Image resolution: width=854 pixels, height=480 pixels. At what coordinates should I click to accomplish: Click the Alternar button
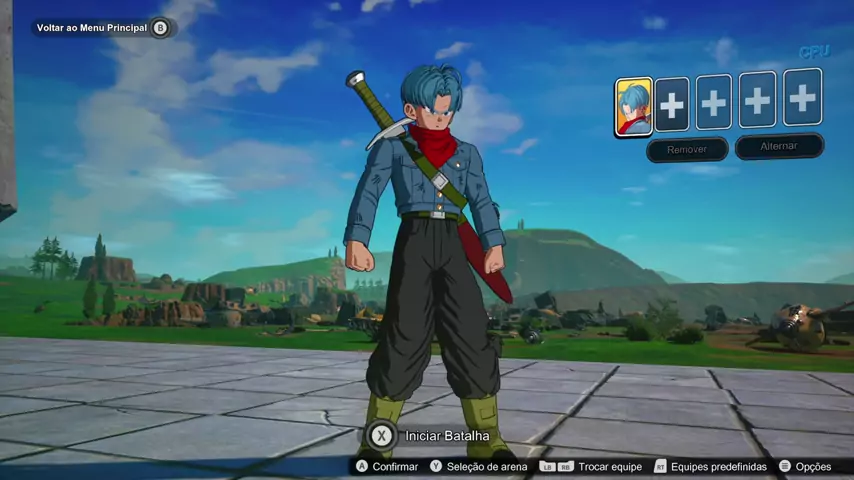tap(779, 146)
